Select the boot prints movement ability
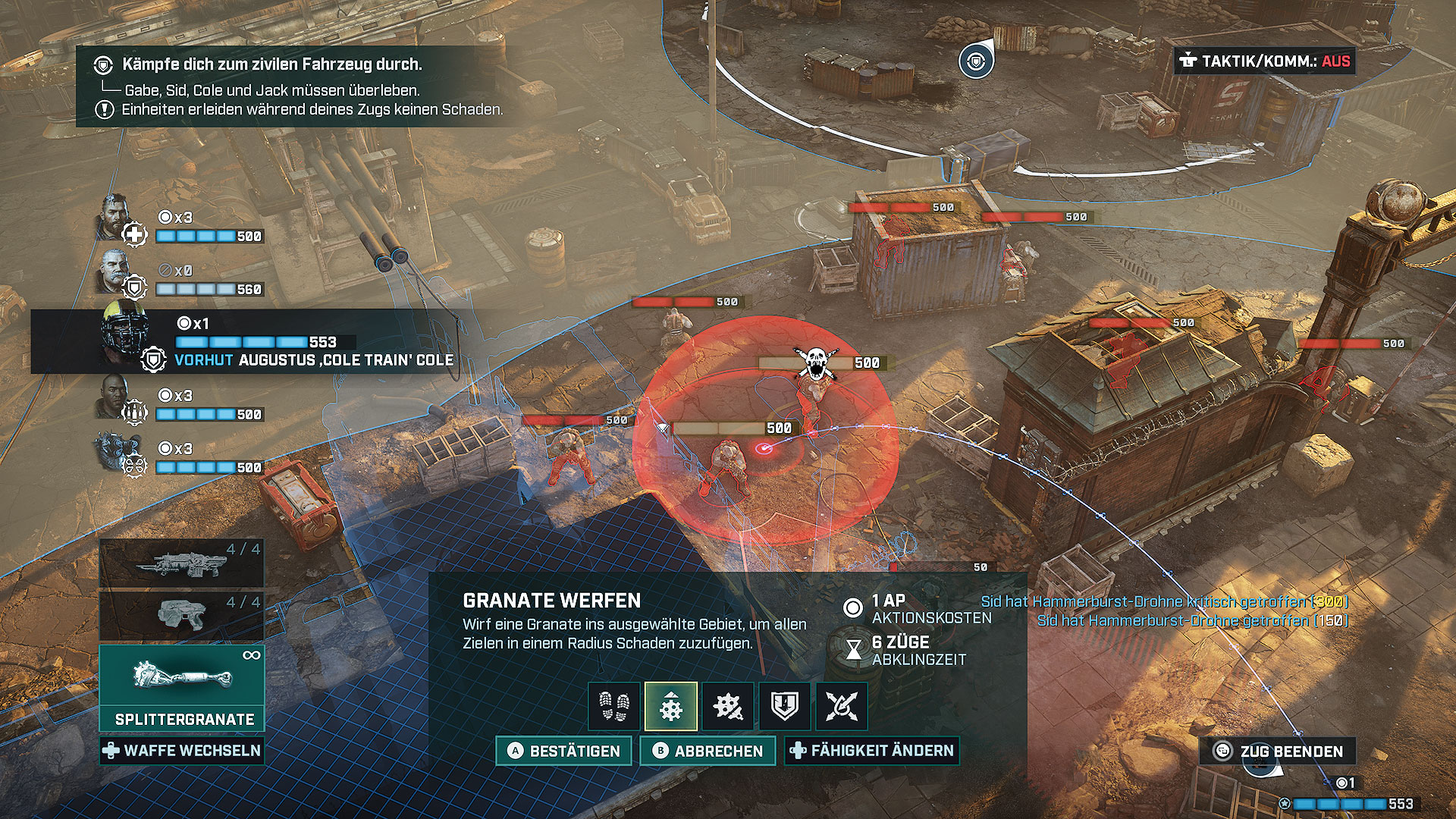 coord(614,707)
